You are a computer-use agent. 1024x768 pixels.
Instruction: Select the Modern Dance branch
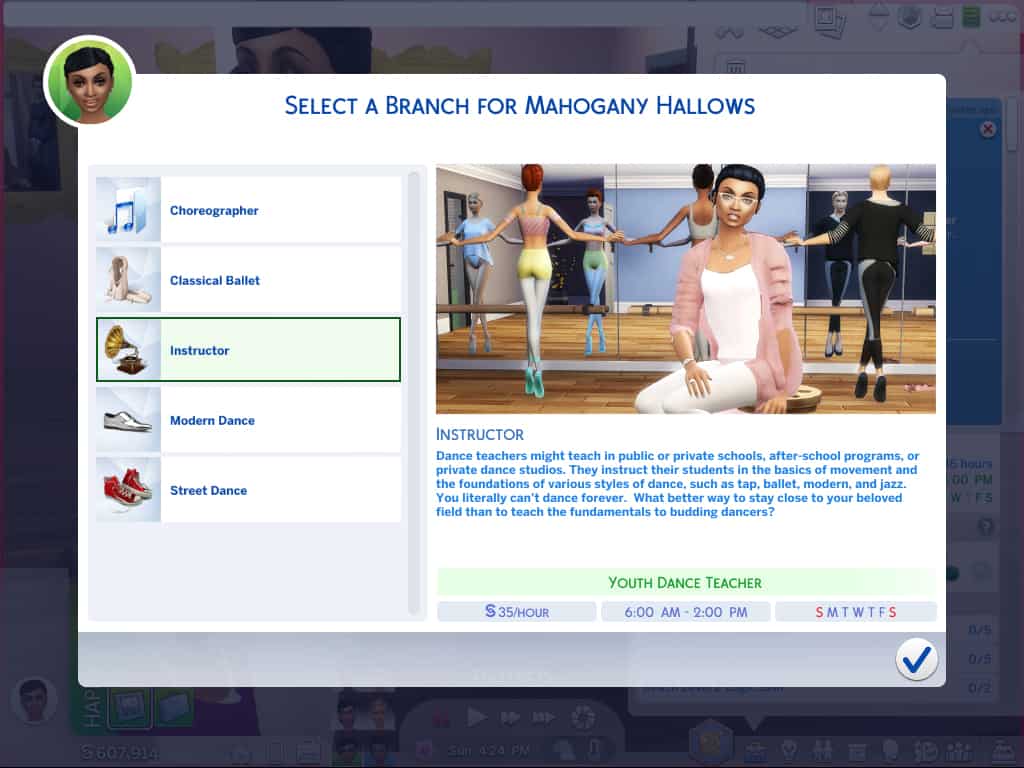pyautogui.click(x=248, y=421)
